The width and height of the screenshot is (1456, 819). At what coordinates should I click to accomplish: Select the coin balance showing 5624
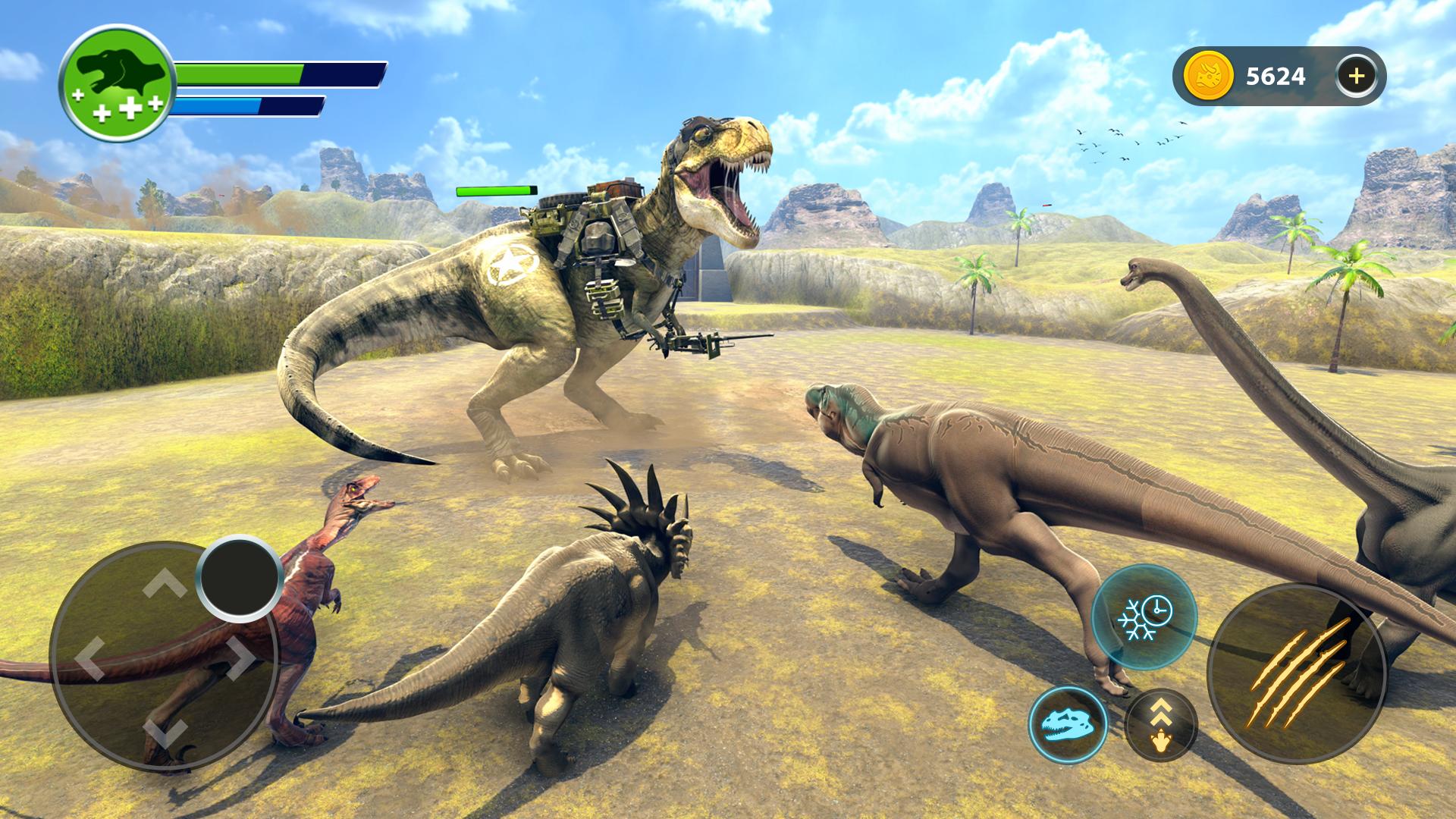1276,74
